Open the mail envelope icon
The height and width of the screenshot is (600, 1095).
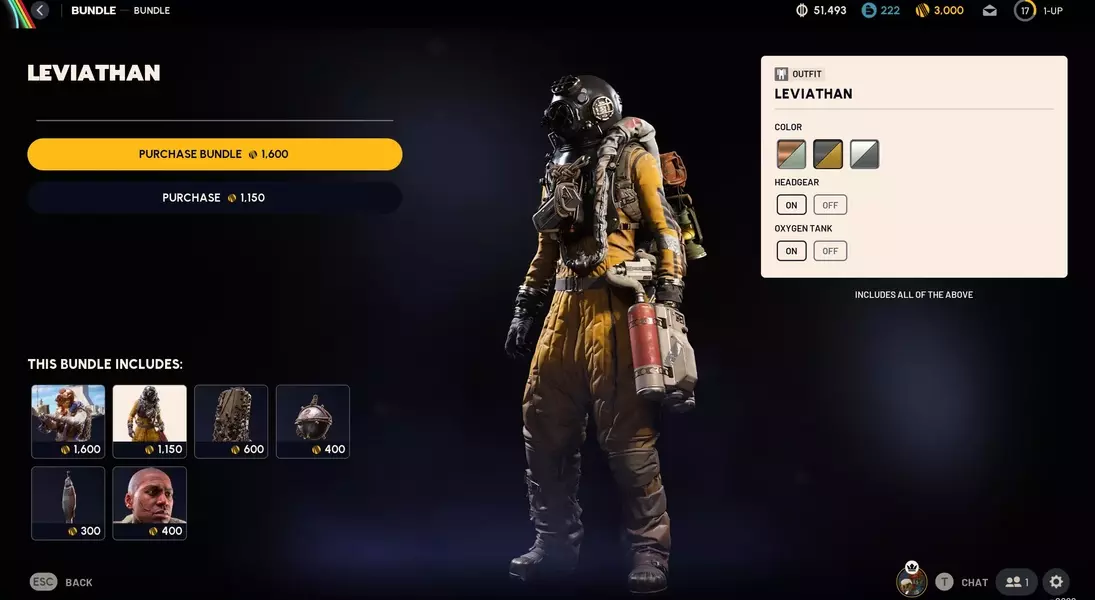(x=990, y=11)
